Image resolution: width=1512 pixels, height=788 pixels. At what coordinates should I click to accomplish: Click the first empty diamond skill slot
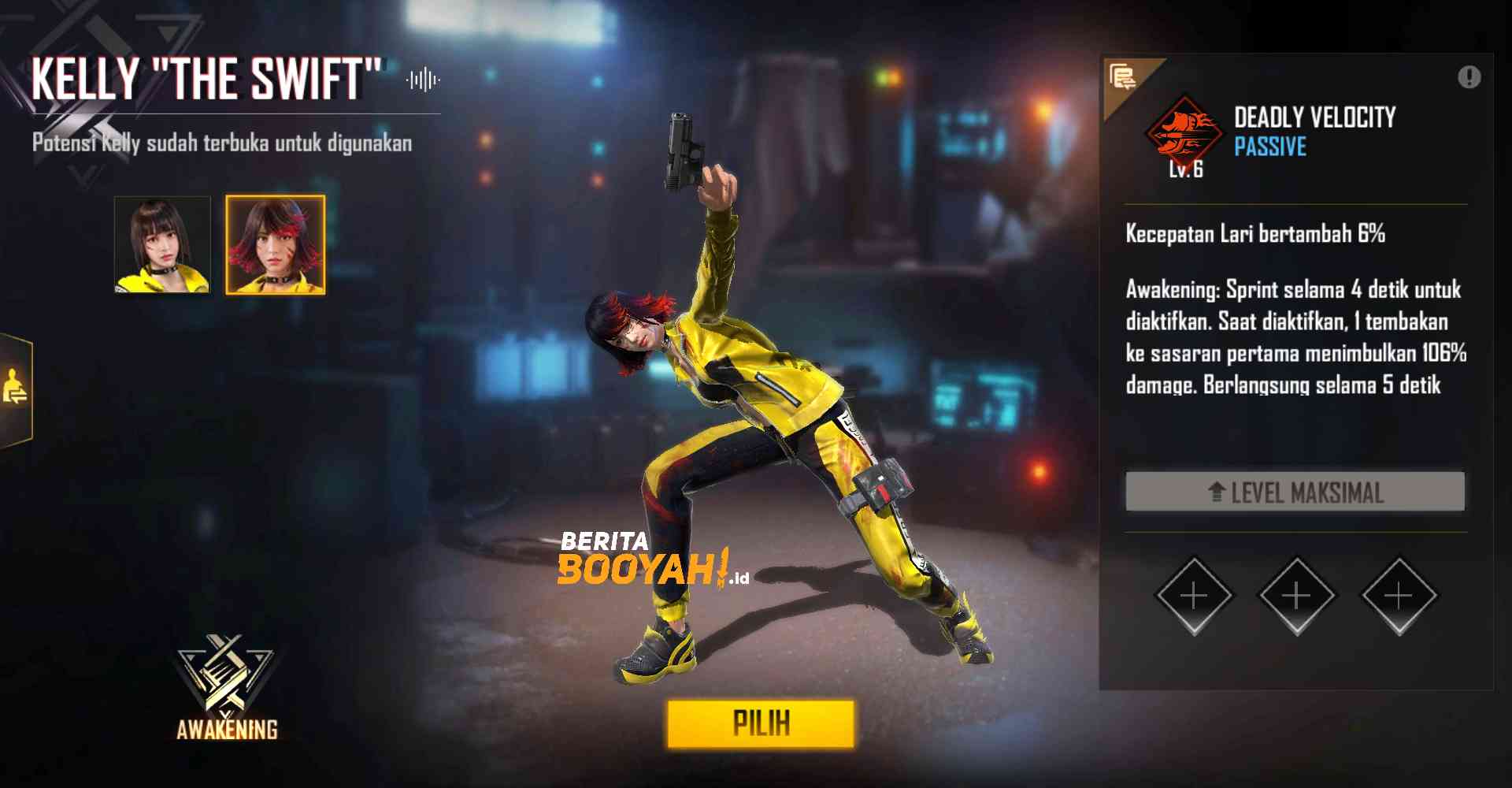click(x=1194, y=597)
